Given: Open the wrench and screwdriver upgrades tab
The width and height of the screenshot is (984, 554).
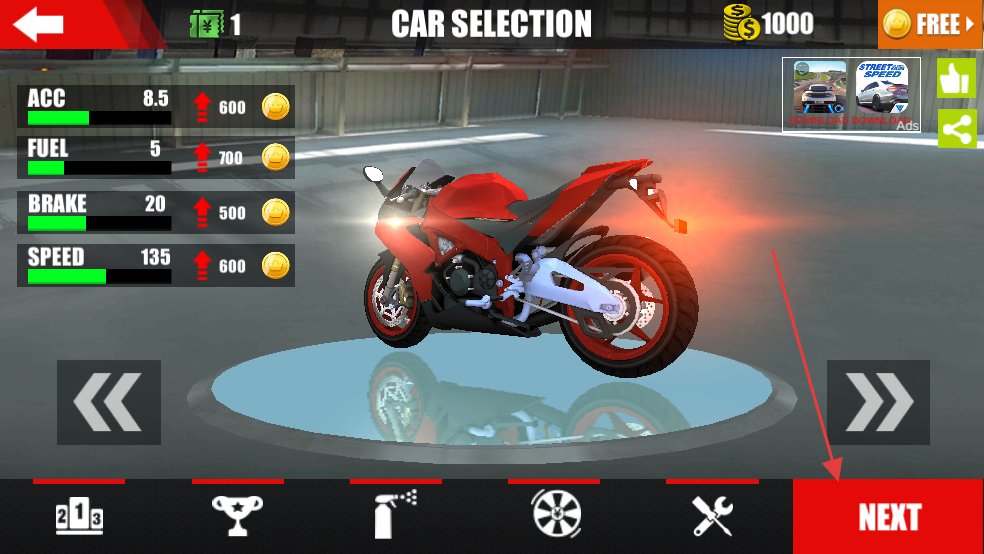Looking at the screenshot, I should (713, 517).
